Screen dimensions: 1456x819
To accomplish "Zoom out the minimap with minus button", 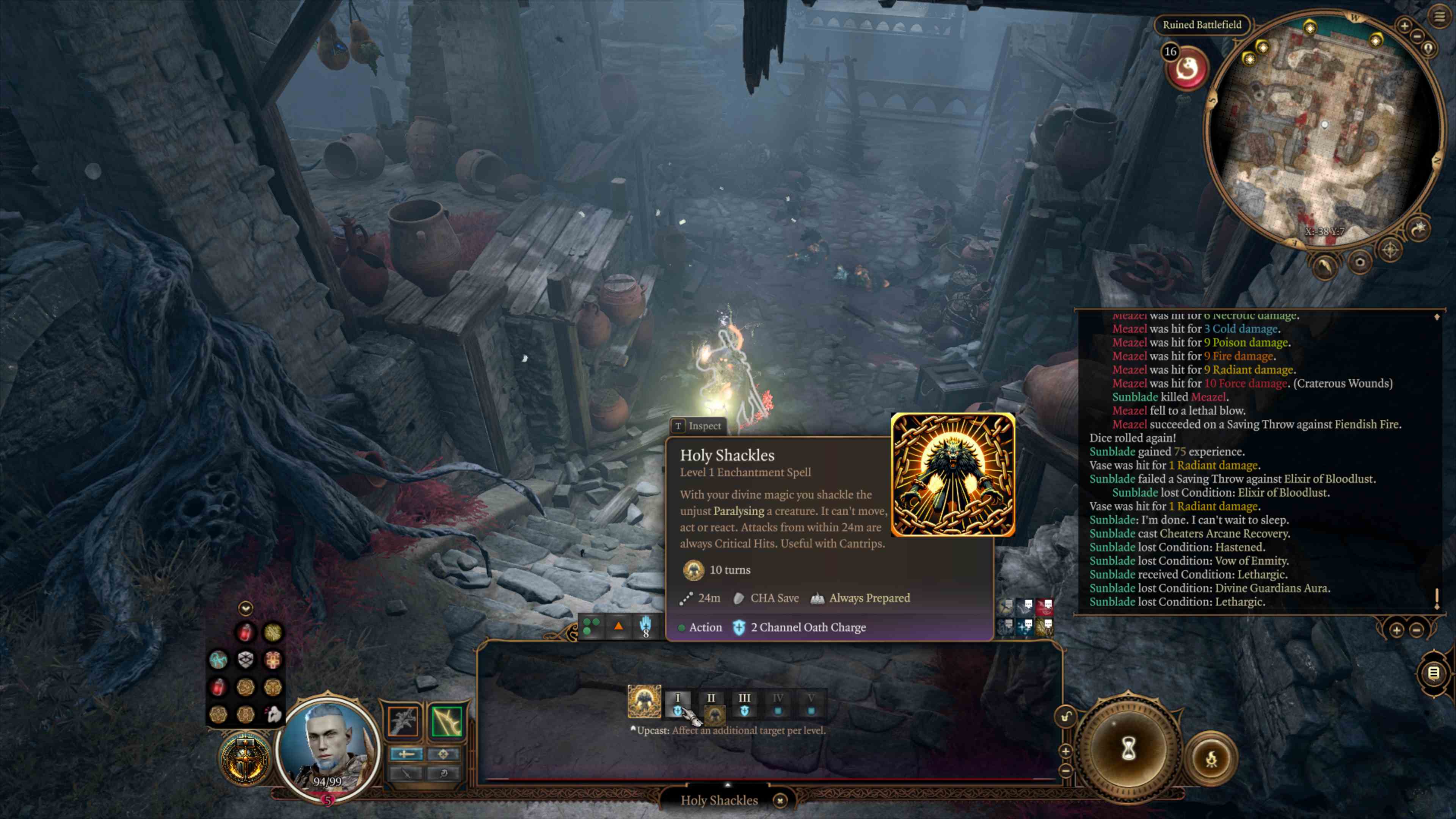I will (1417, 37).
